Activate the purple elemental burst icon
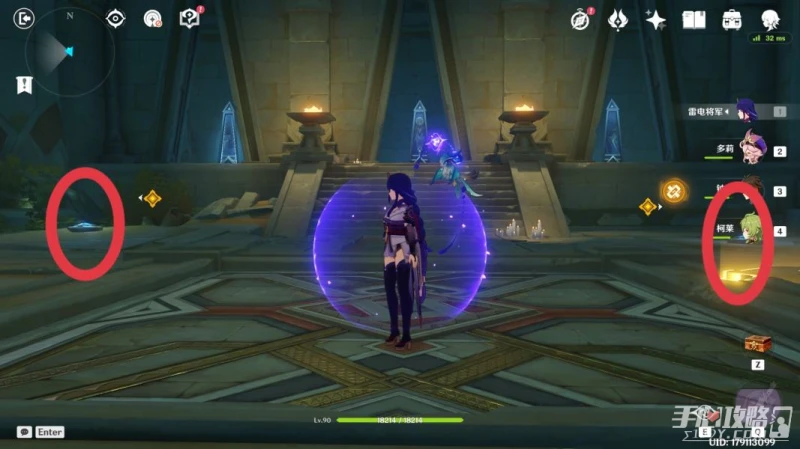The image size is (800, 449). (x=439, y=144)
